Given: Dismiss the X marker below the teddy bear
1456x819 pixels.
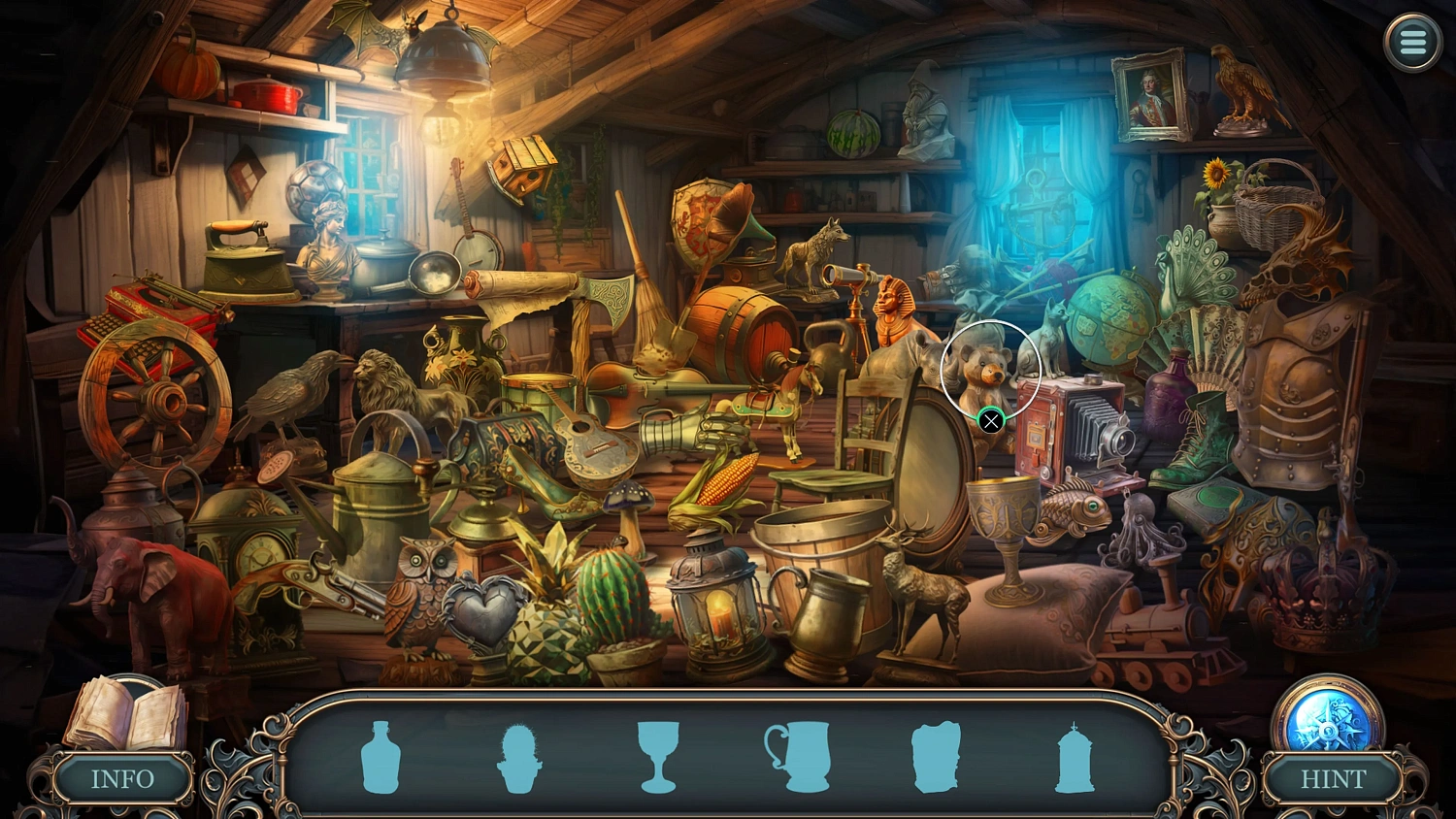Looking at the screenshot, I should (991, 421).
